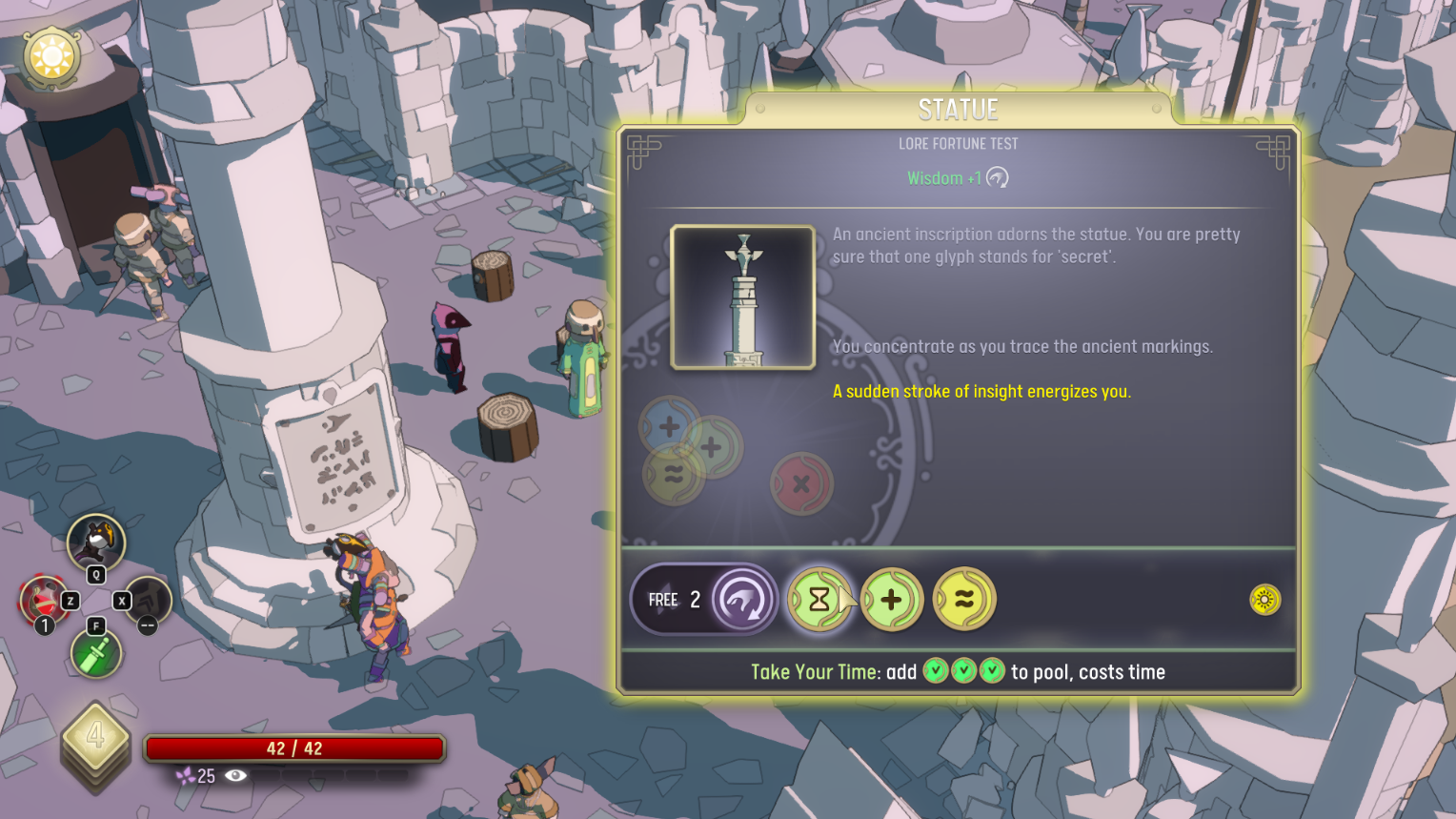Click the small yellow sun token

point(1264,600)
